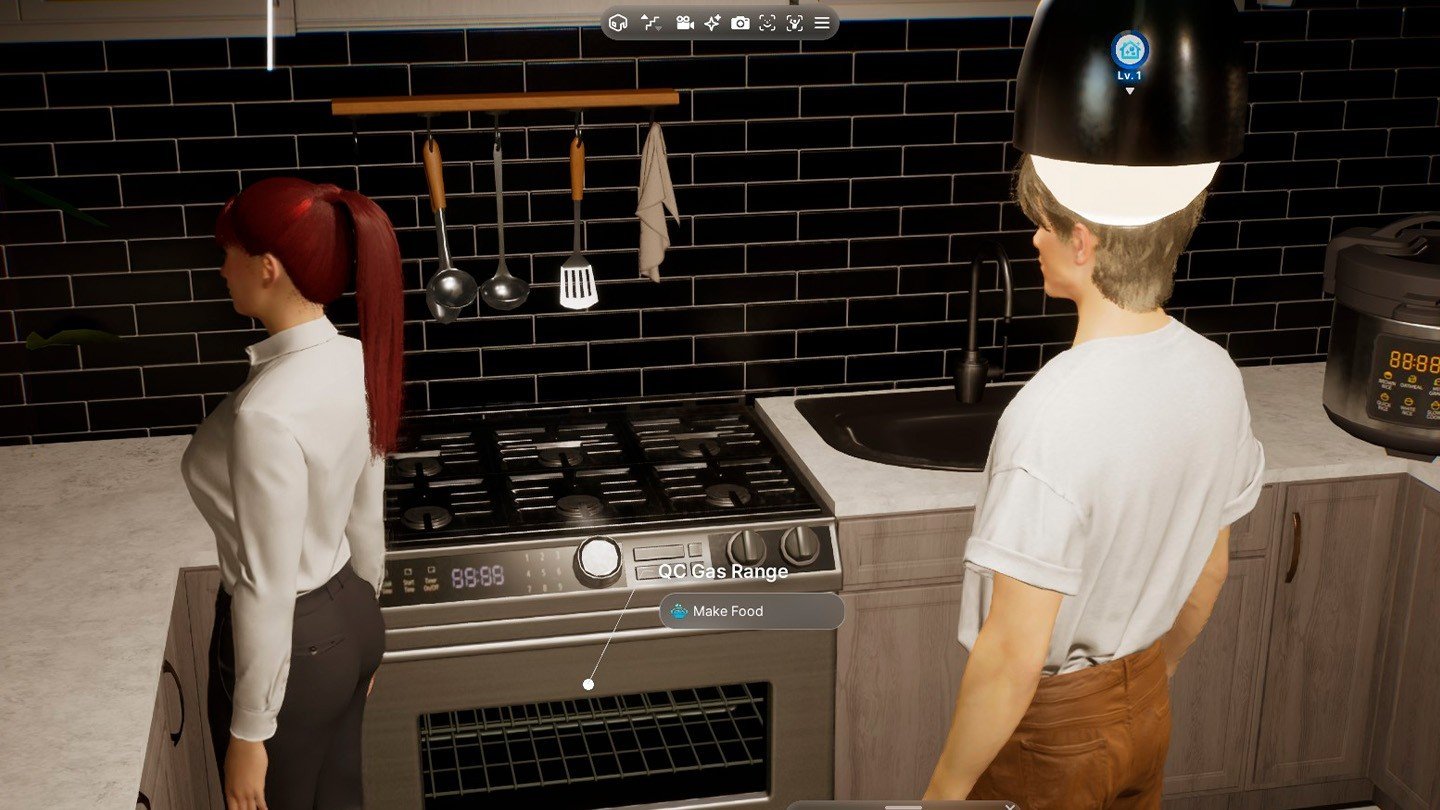Open the photo camera mode
This screenshot has height=810, width=1440.
tap(740, 23)
